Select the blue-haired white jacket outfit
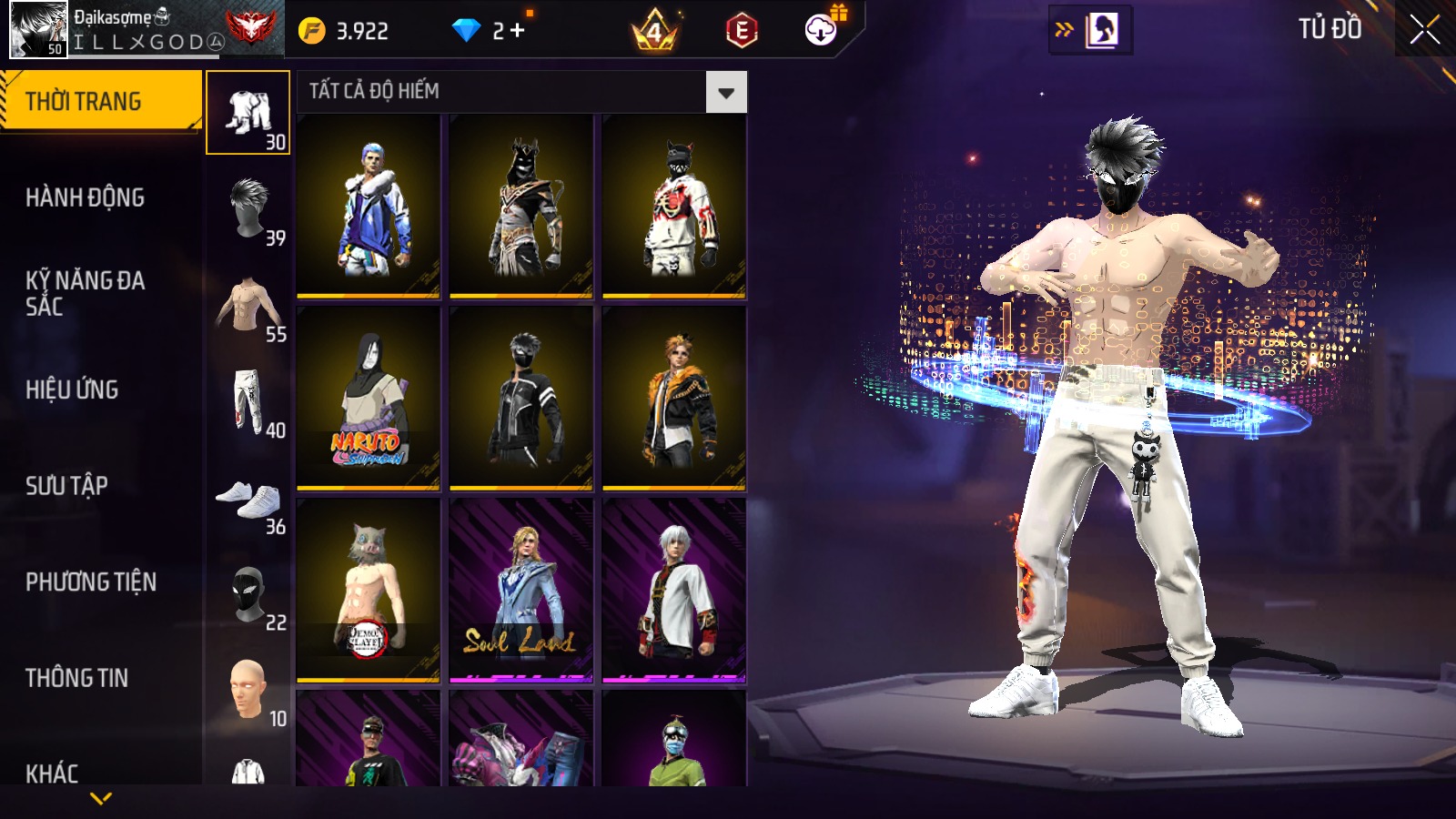This screenshot has width=1456, height=819. (x=369, y=207)
